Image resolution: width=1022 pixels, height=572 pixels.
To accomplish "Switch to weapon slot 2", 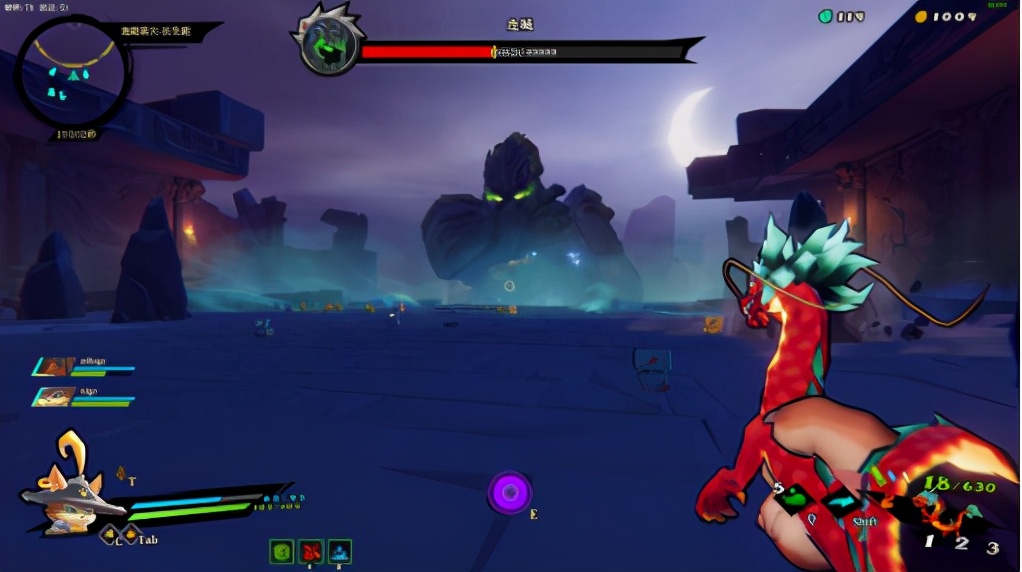I will coord(961,543).
